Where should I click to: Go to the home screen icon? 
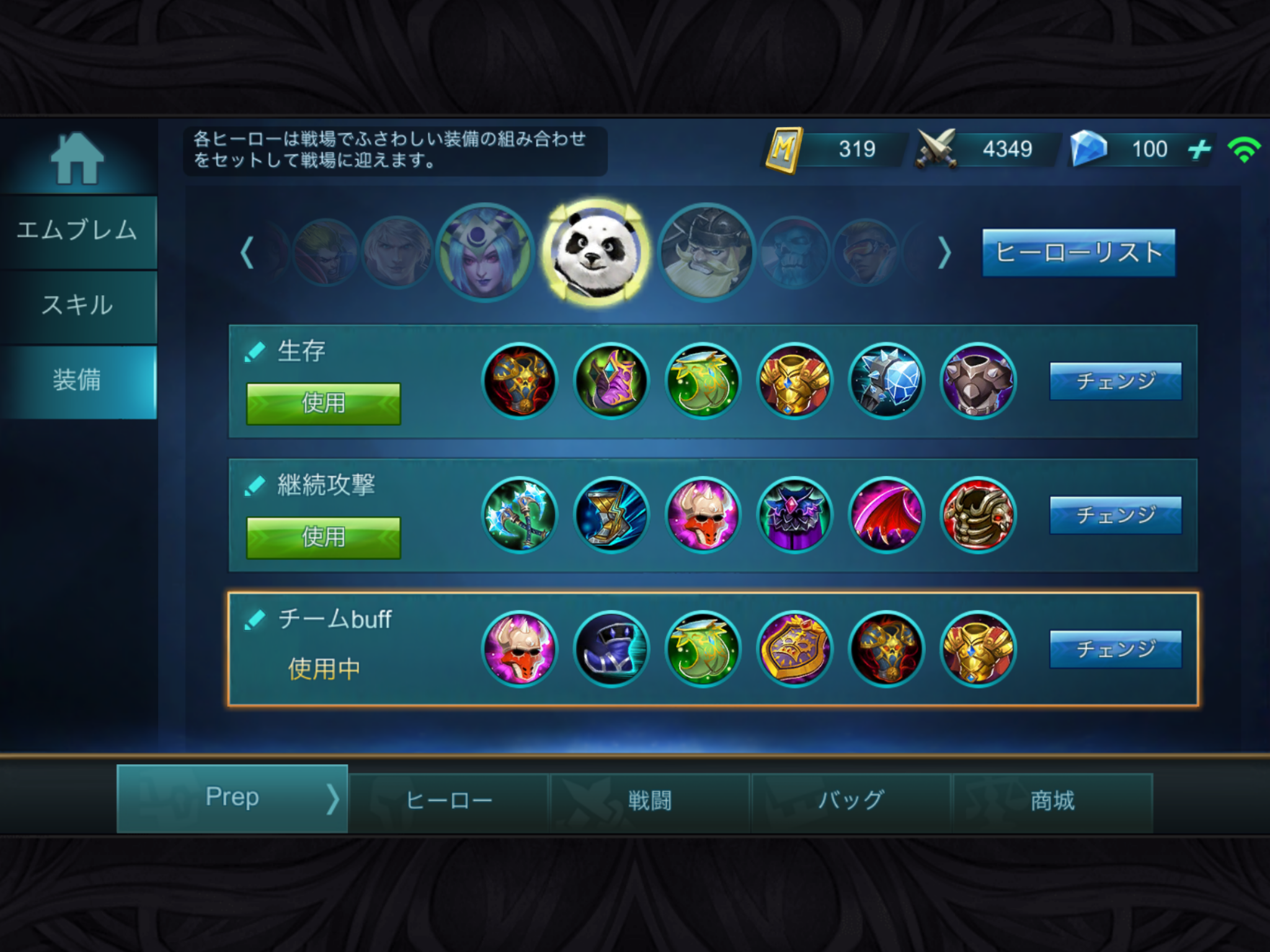pos(77,159)
